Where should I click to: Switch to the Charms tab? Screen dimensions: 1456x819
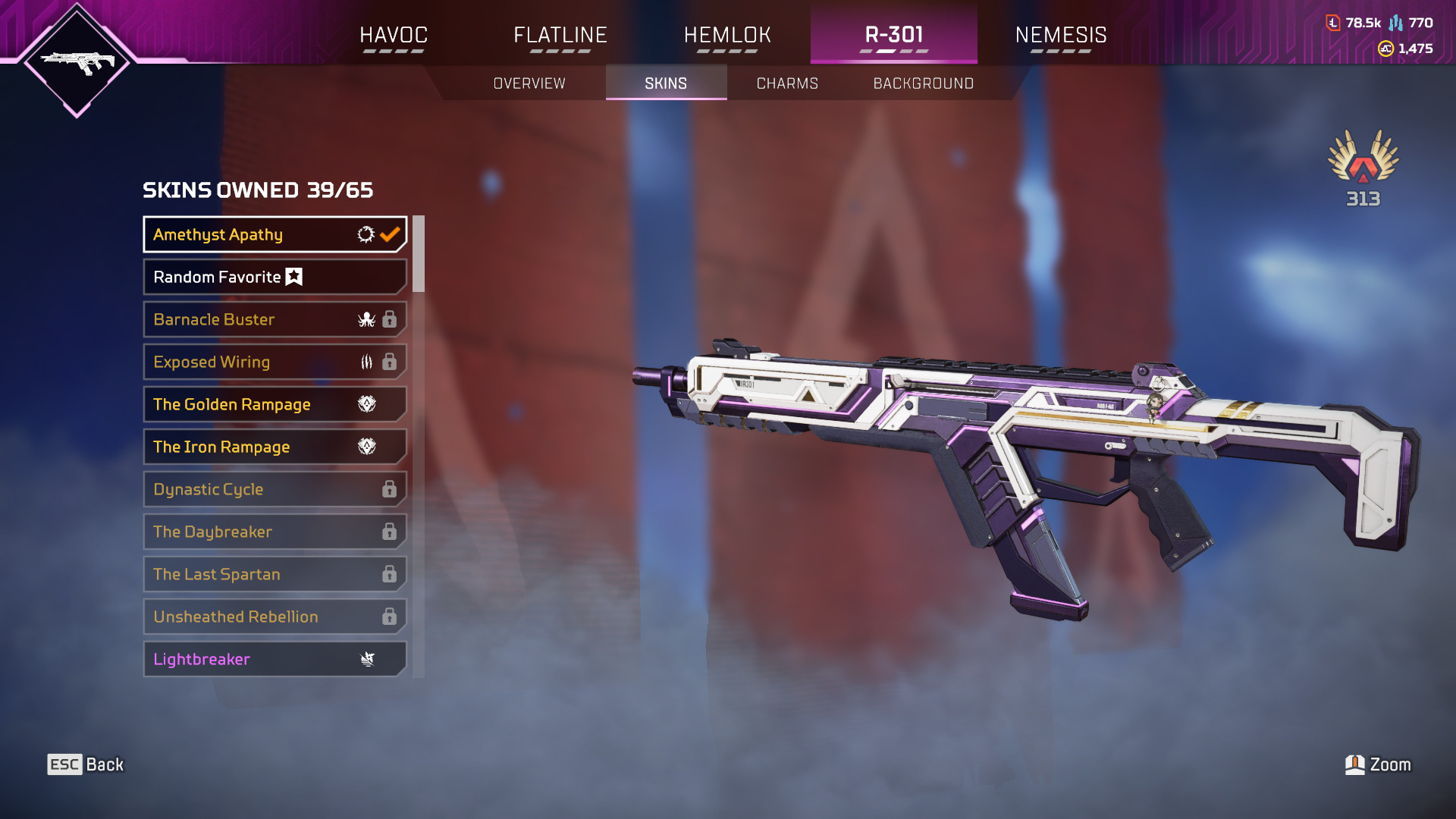787,83
